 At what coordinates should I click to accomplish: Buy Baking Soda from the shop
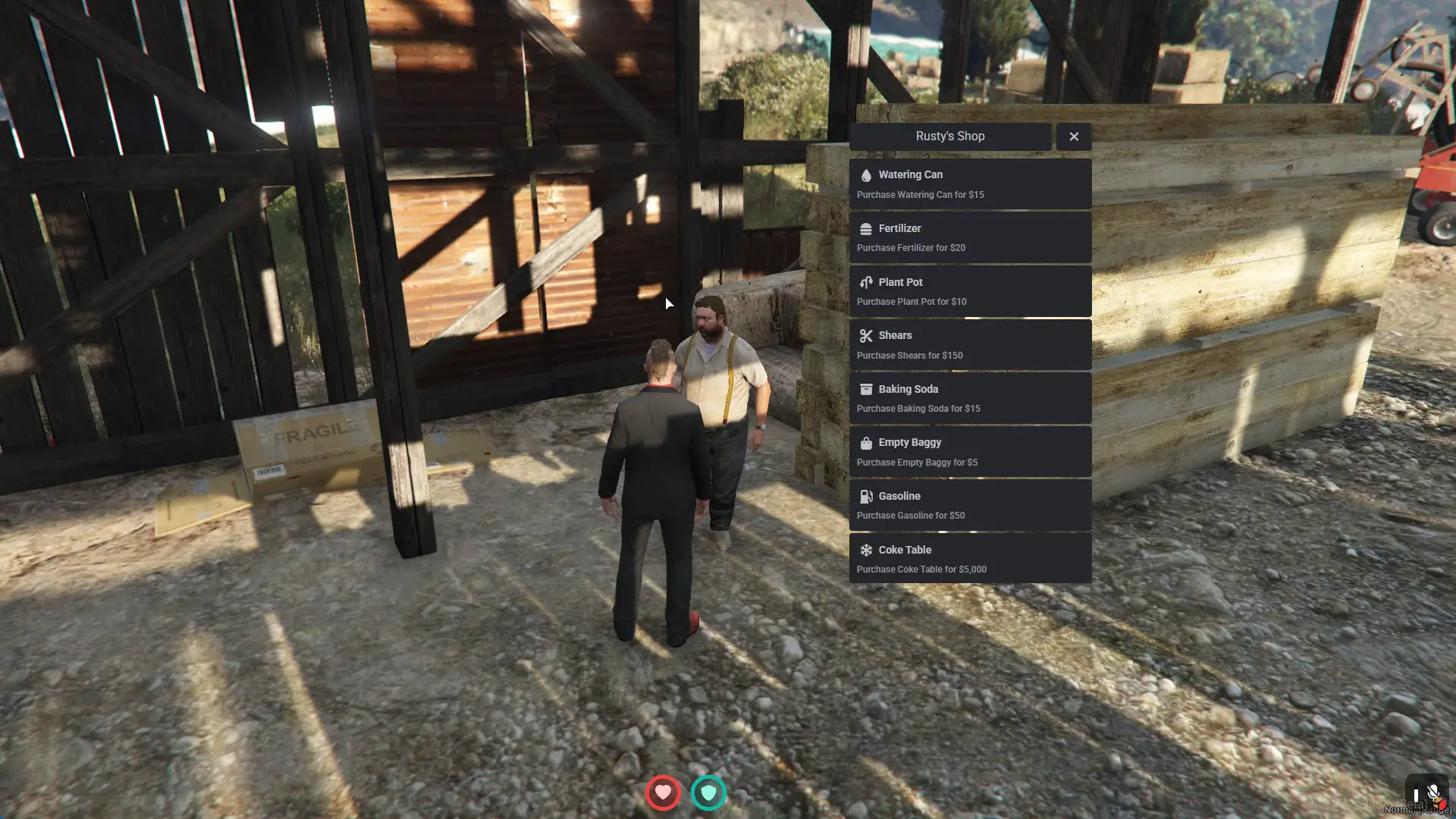(x=970, y=398)
